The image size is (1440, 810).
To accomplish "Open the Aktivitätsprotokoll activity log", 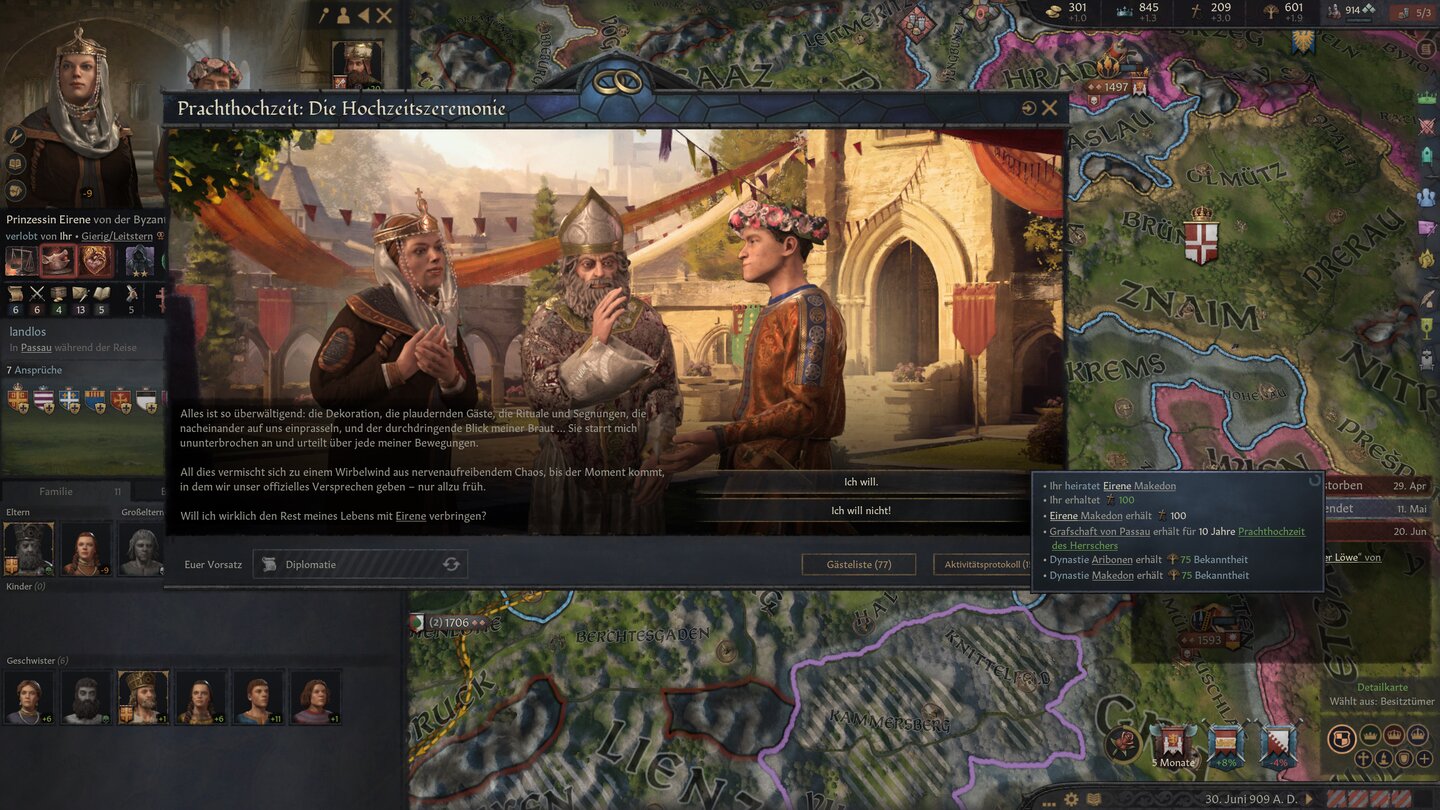I will pos(981,564).
